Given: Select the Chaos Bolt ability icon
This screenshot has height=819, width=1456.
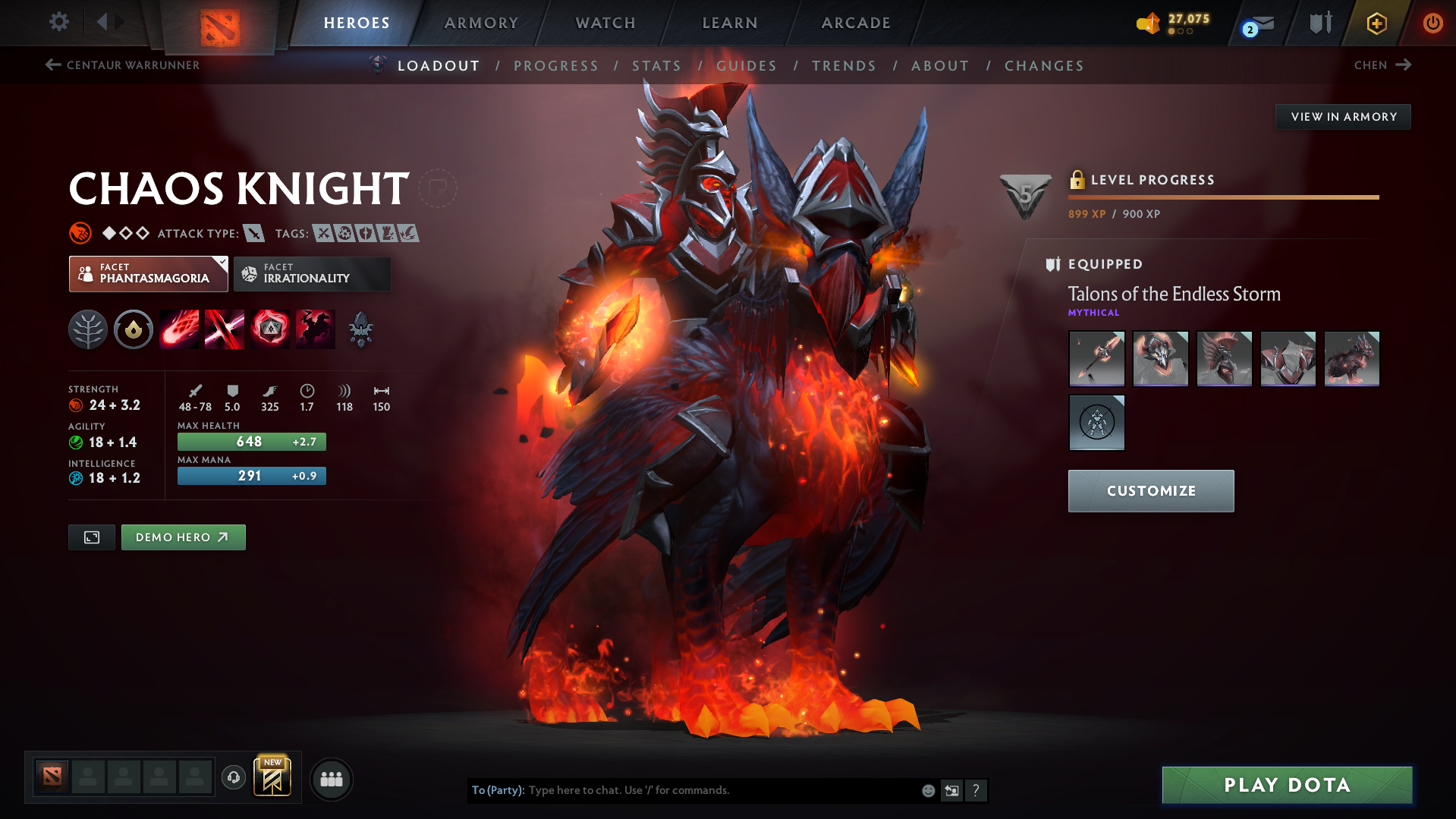Looking at the screenshot, I should click(179, 329).
